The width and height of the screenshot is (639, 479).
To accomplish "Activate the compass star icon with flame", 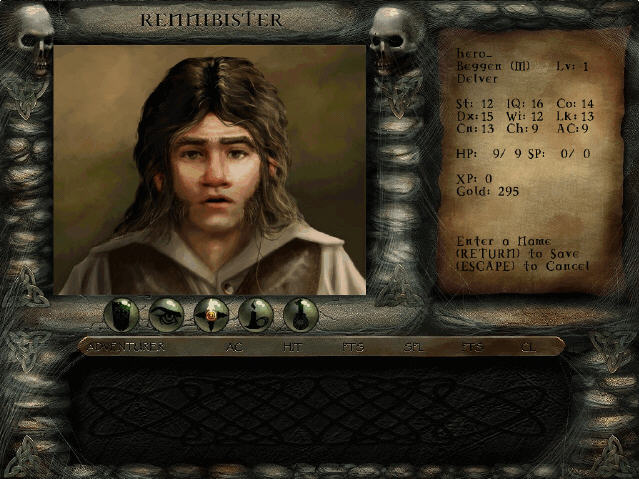I will [x=211, y=315].
